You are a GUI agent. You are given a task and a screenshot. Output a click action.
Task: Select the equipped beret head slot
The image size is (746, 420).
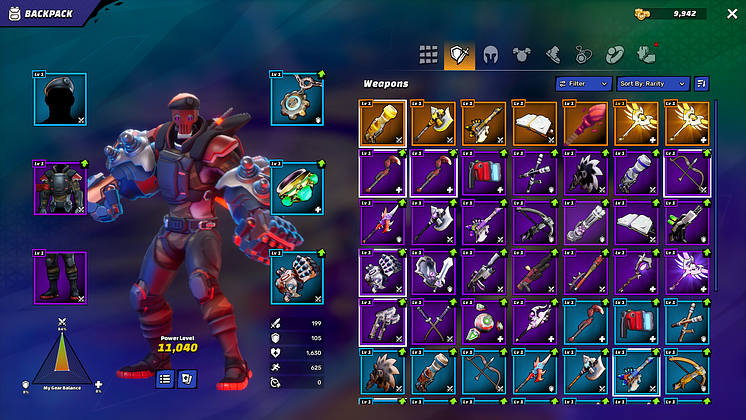(60, 99)
